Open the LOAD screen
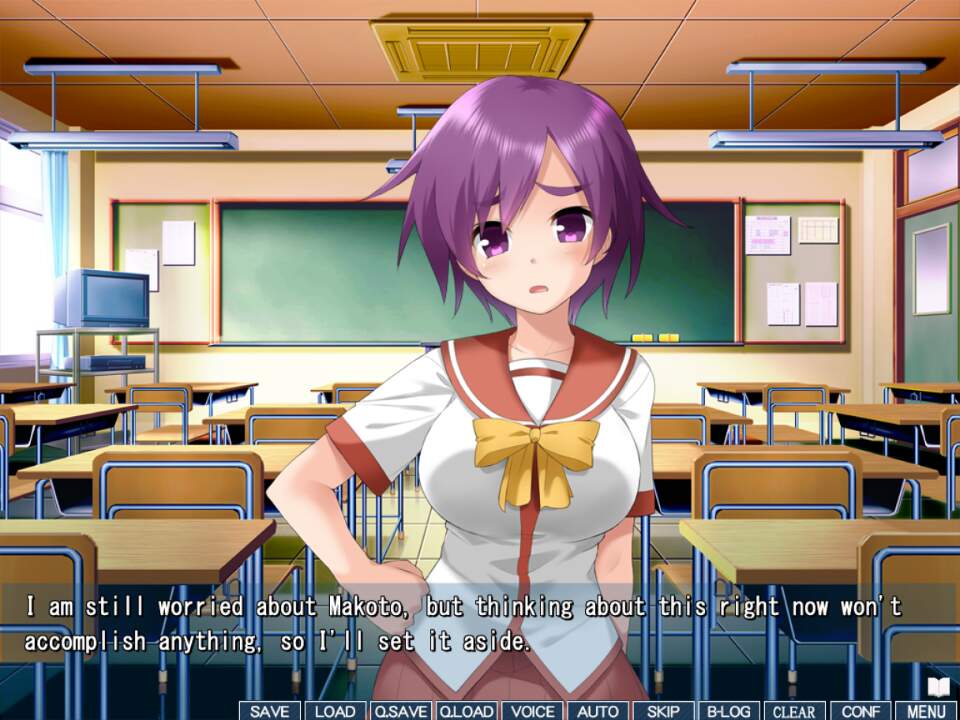The image size is (960, 720). (x=335, y=711)
